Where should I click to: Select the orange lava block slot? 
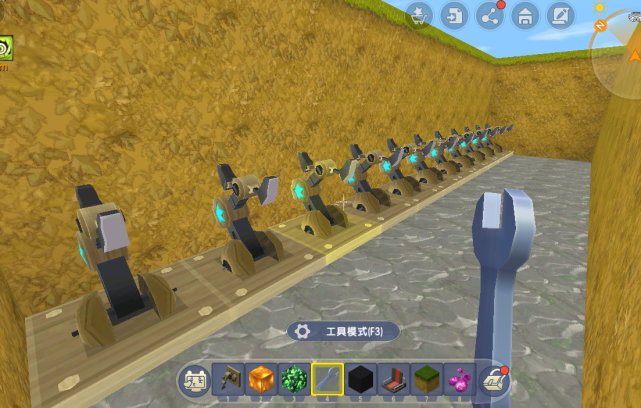click(x=261, y=379)
